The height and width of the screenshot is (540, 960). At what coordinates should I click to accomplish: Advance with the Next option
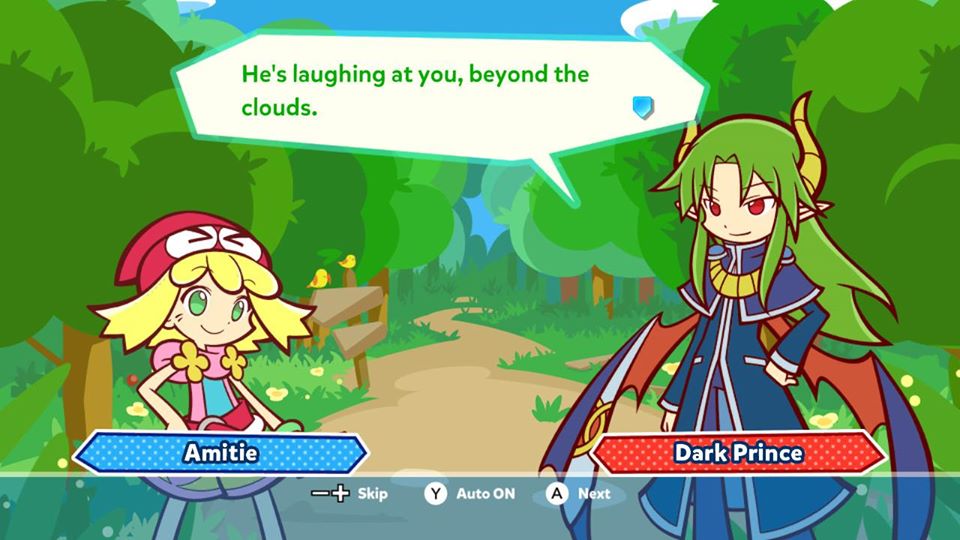coord(579,493)
